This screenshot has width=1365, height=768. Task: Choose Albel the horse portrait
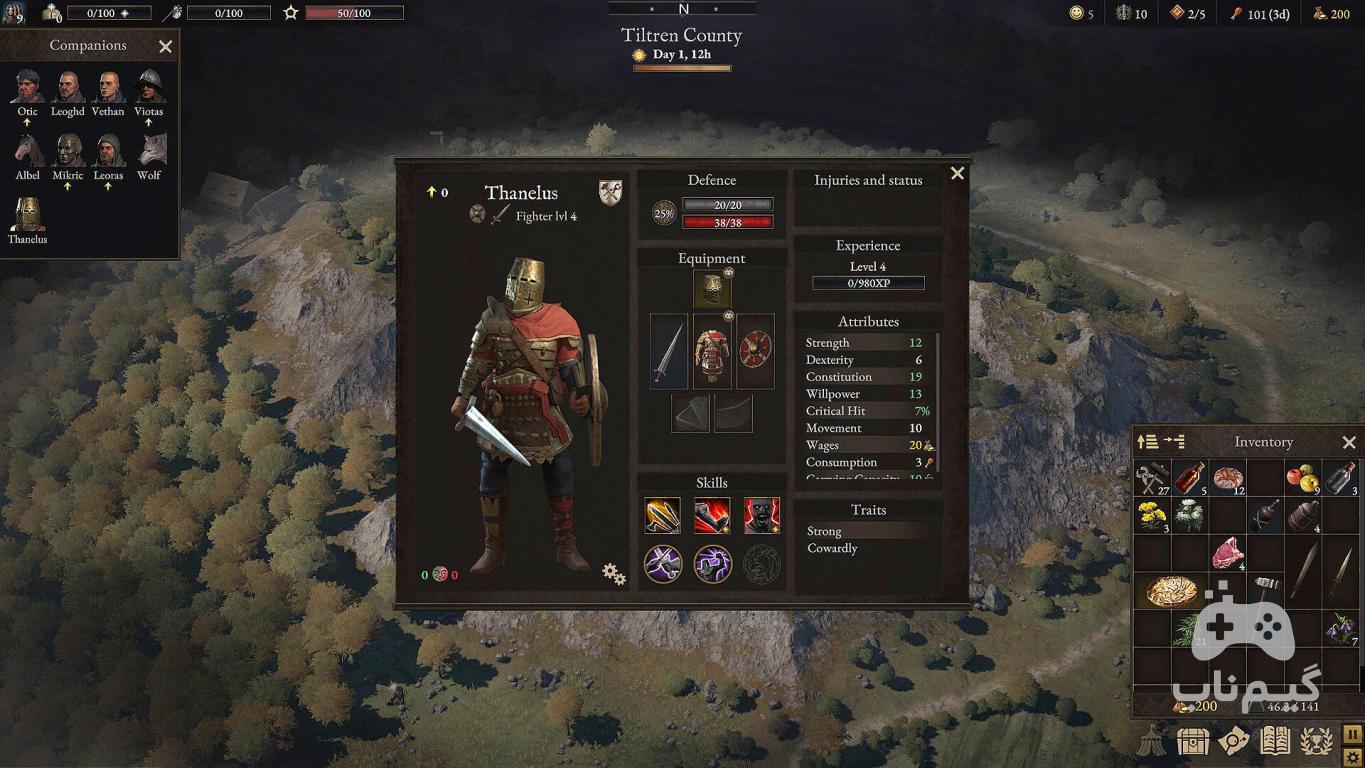pyautogui.click(x=28, y=151)
